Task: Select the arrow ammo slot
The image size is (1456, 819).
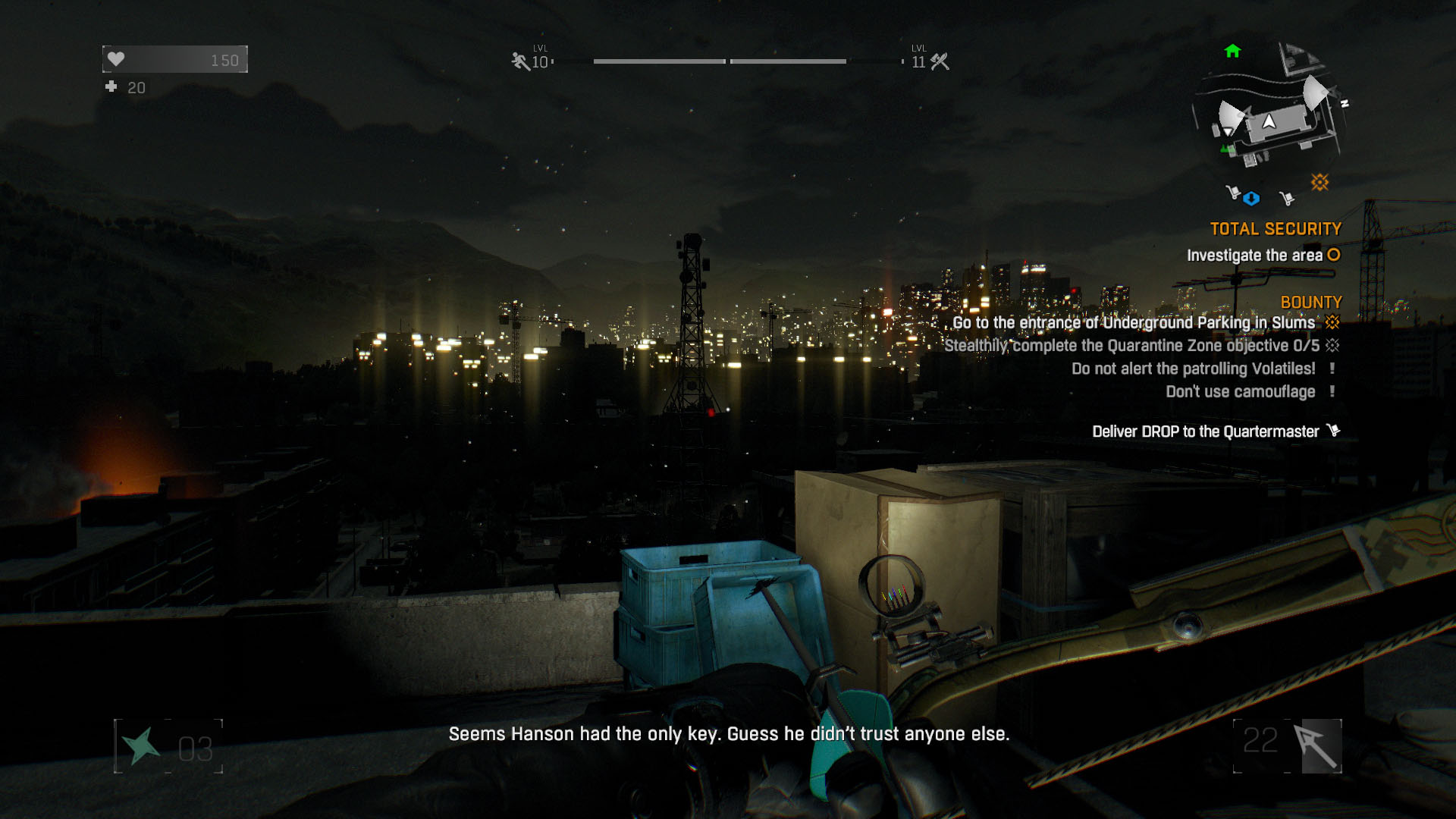Action: point(1320,746)
